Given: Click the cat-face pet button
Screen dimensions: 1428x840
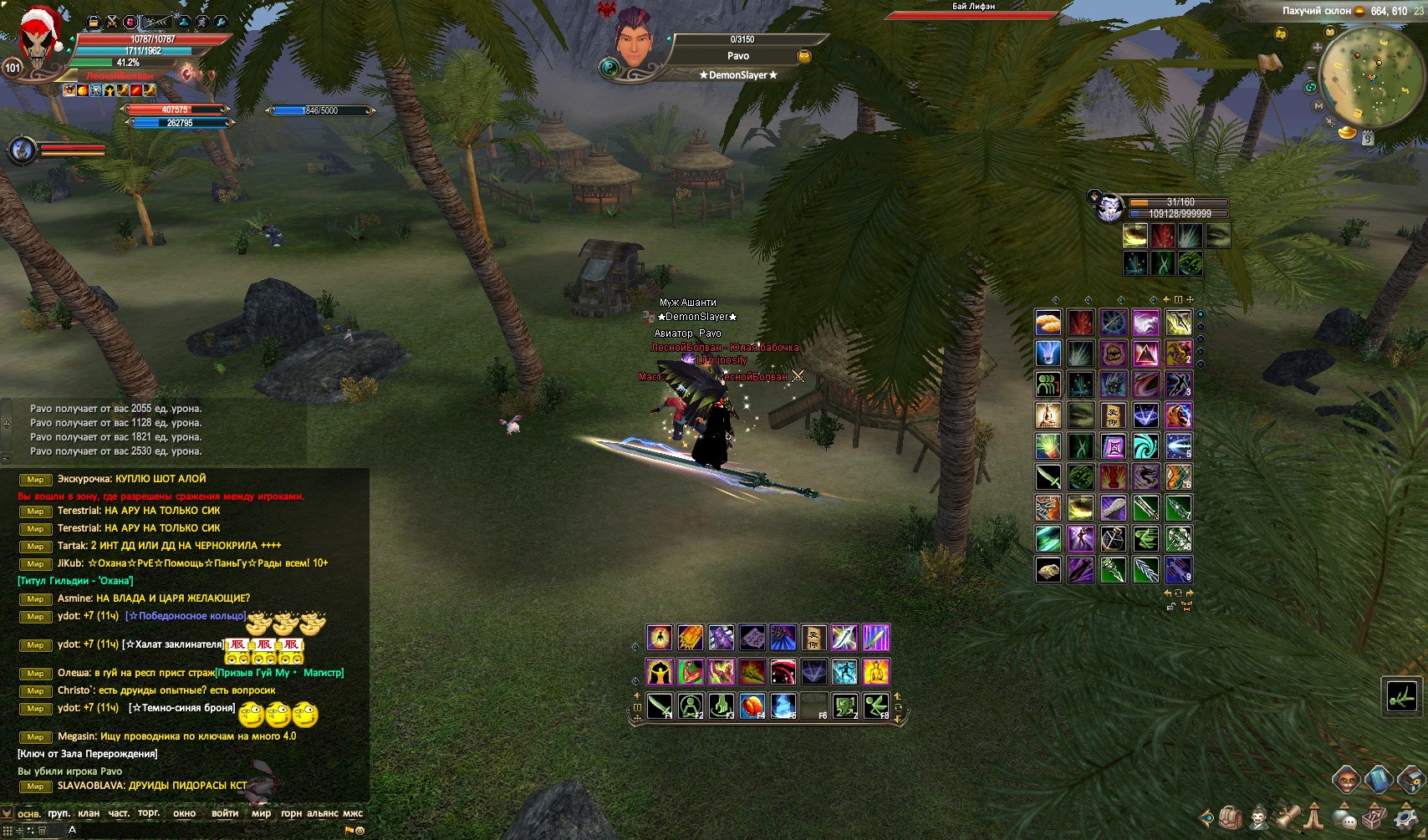Looking at the screenshot, I should [1345, 780].
